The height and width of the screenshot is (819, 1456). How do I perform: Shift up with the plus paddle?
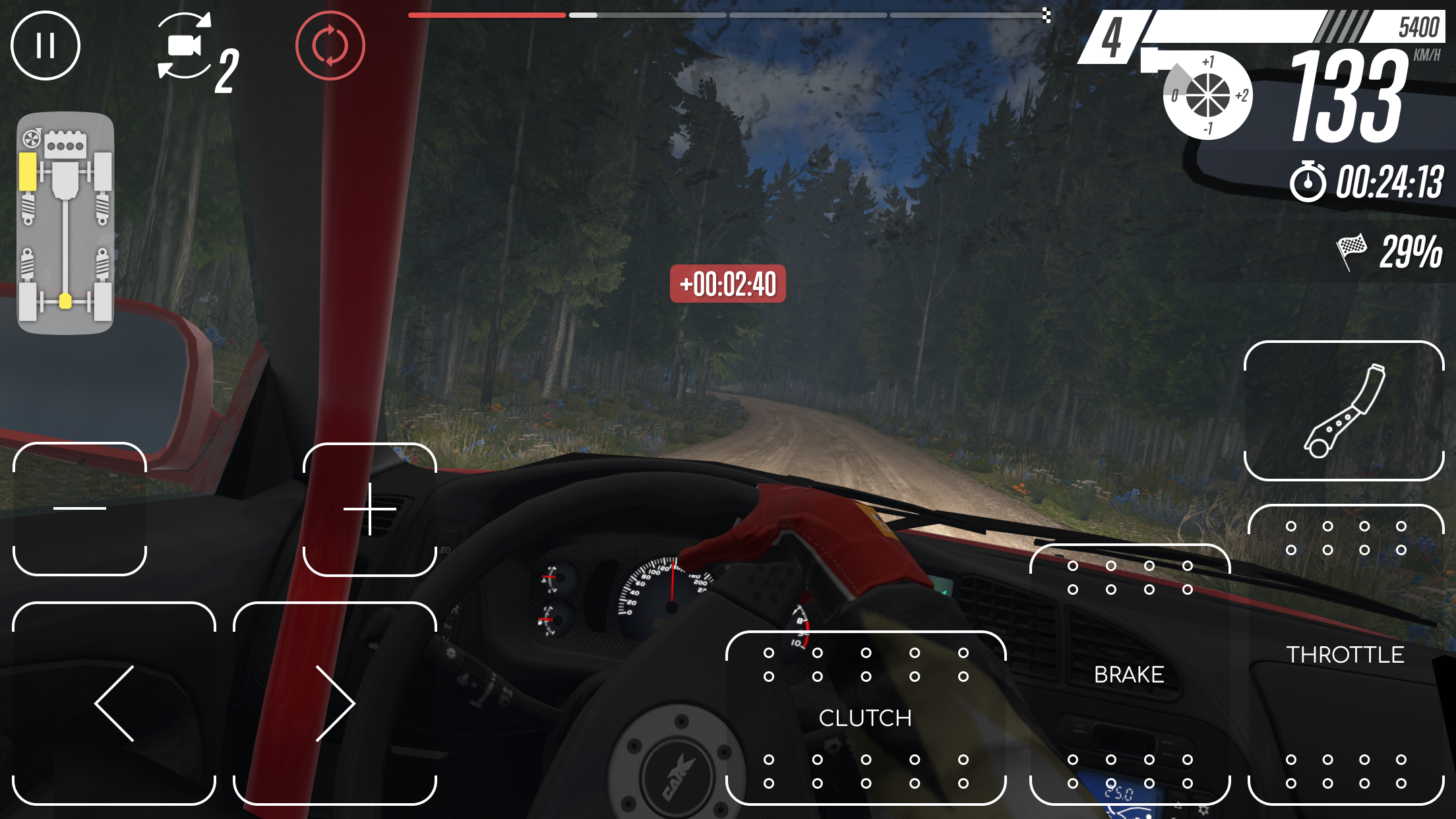[x=371, y=509]
